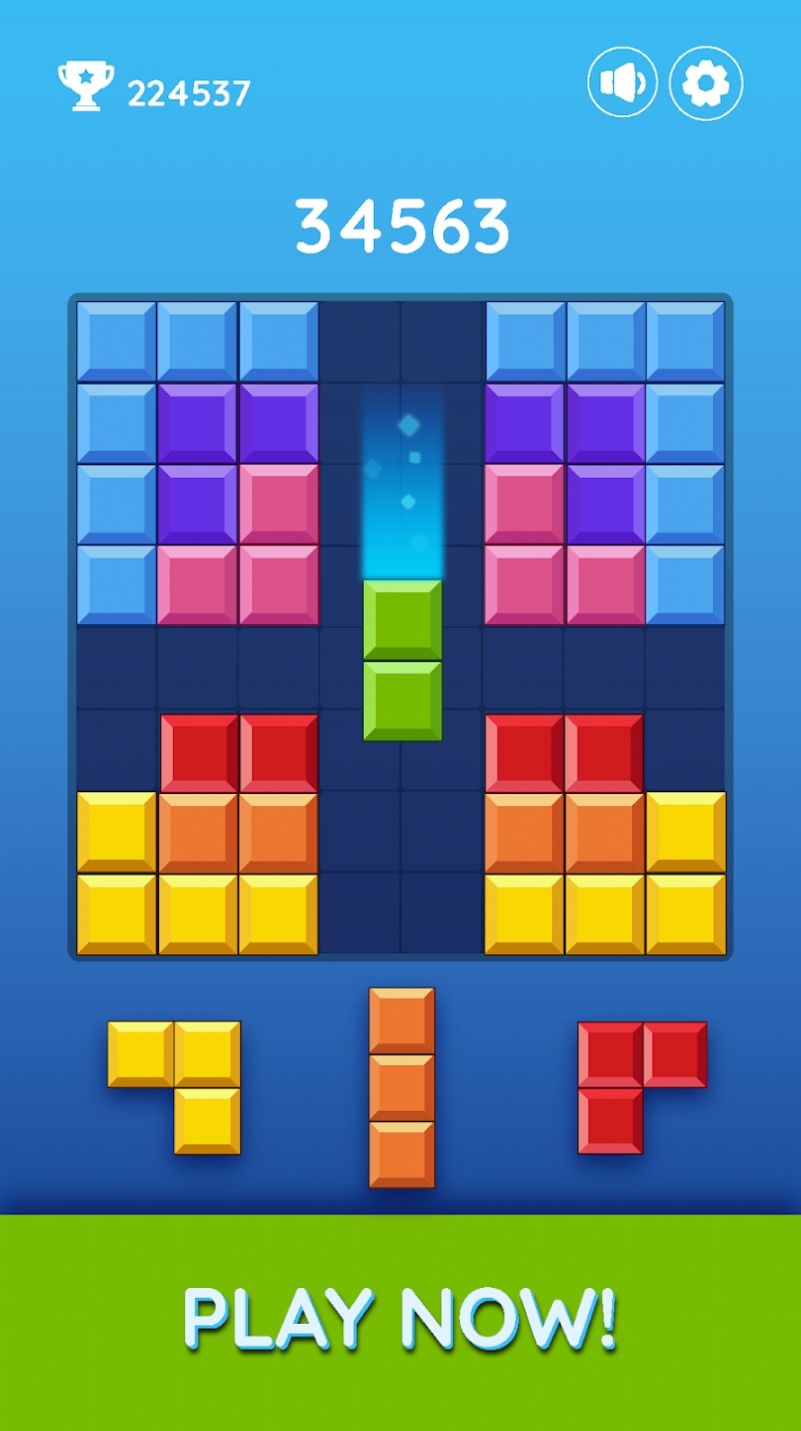The height and width of the screenshot is (1431, 801).
Task: Toggle the sound speaker button
Action: [622, 83]
